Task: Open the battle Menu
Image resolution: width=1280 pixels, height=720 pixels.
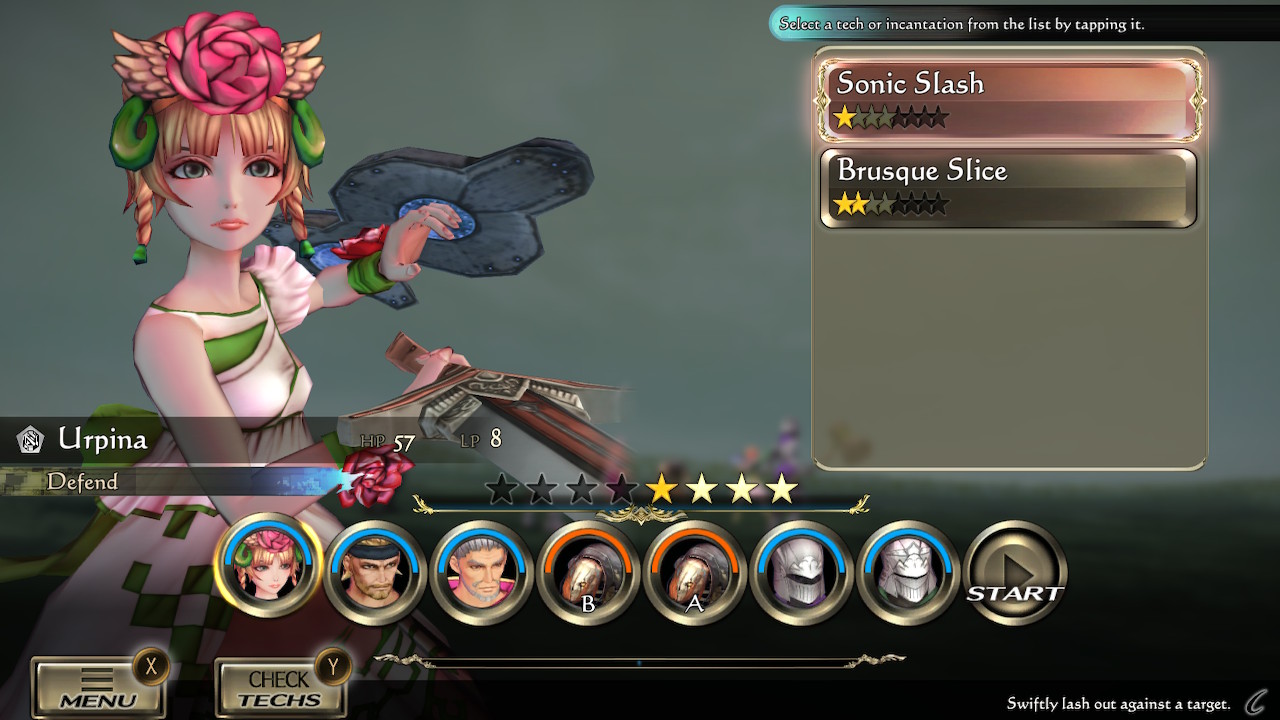Action: 98,688
